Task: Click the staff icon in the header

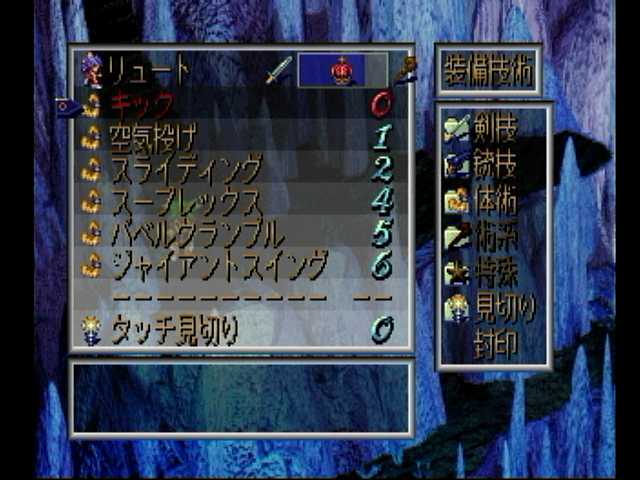Action: pos(404,70)
